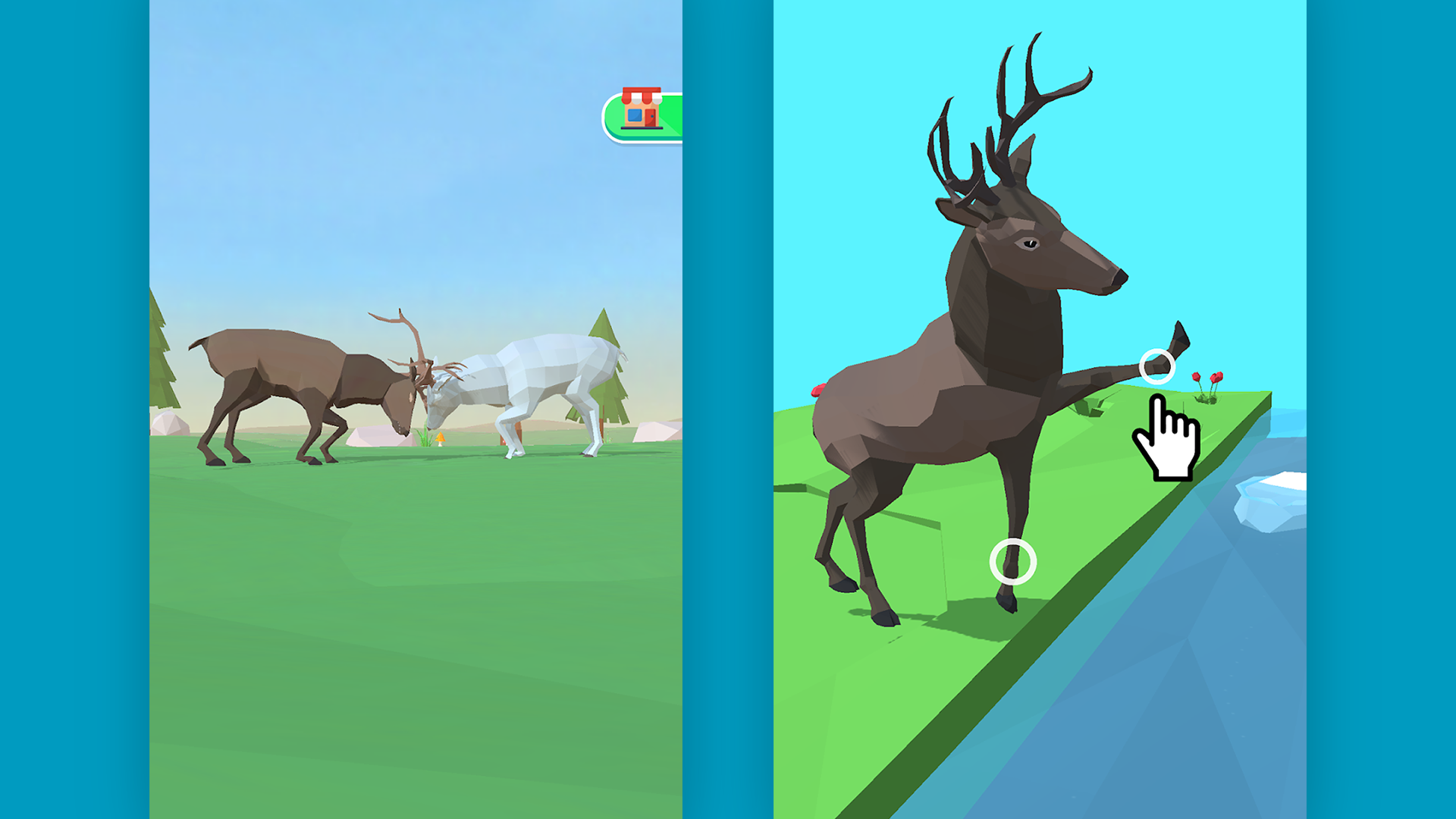Switch focus to the left gameplay panel

(x=417, y=607)
